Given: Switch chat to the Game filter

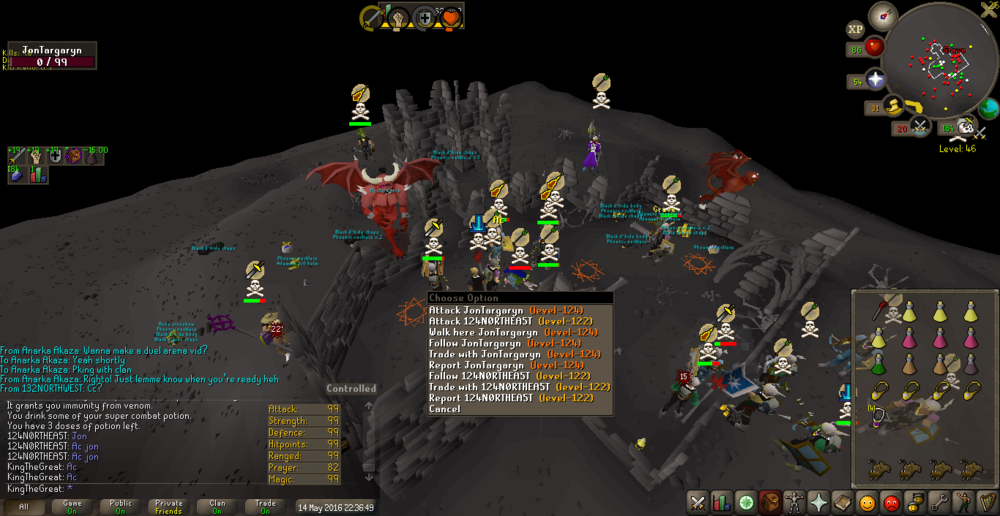Looking at the screenshot, I should (x=72, y=507).
